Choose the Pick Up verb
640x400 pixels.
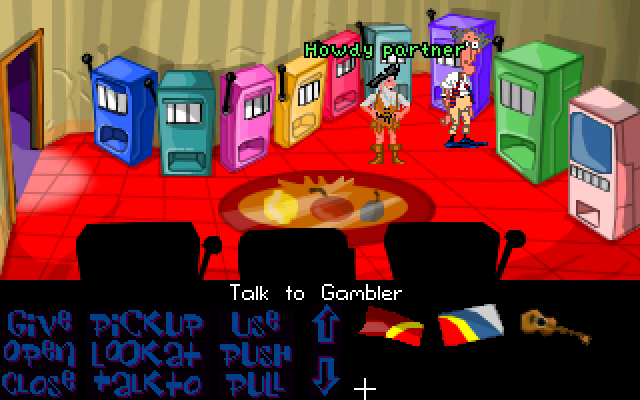click(x=146, y=324)
